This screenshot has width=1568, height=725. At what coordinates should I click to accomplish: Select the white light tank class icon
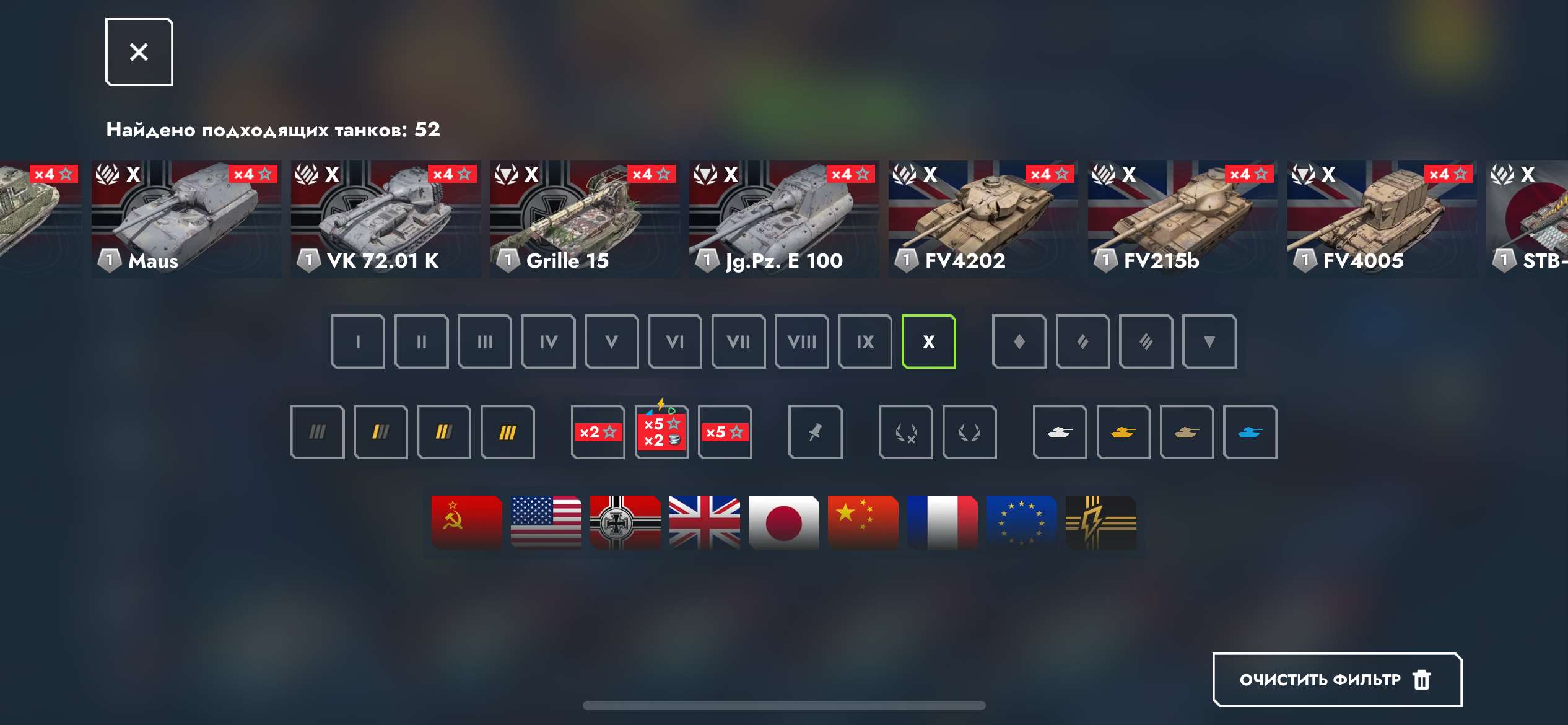click(x=1060, y=432)
